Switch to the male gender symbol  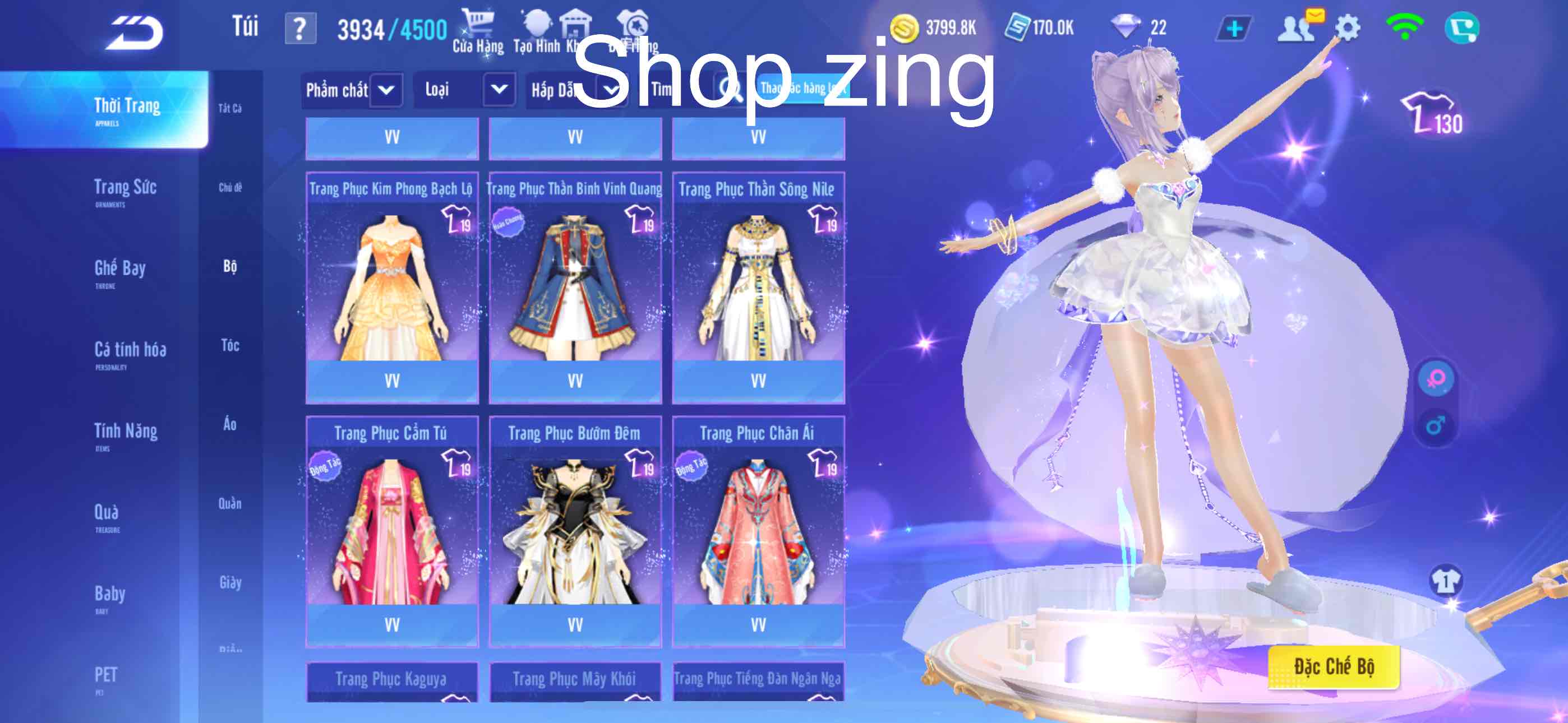coord(1435,425)
